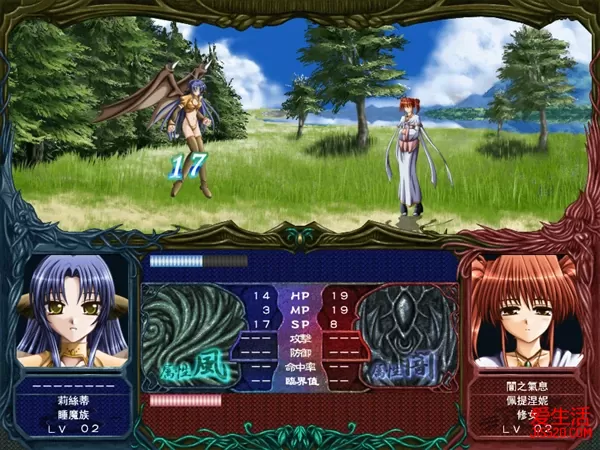Select the purple-haired character portrait
600x450 pixels.
(73, 310)
